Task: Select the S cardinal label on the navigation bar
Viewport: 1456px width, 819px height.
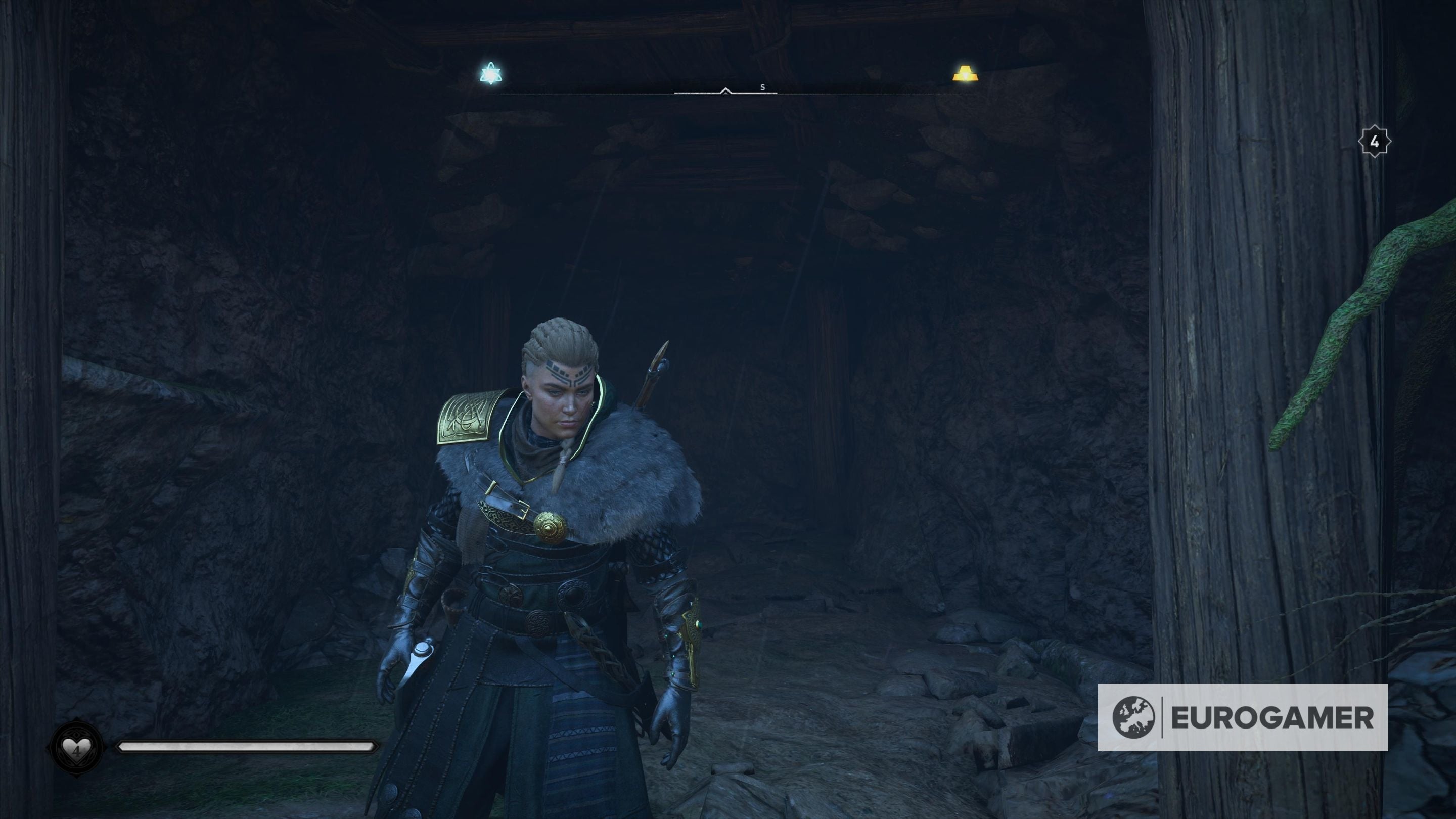Action: coord(762,87)
